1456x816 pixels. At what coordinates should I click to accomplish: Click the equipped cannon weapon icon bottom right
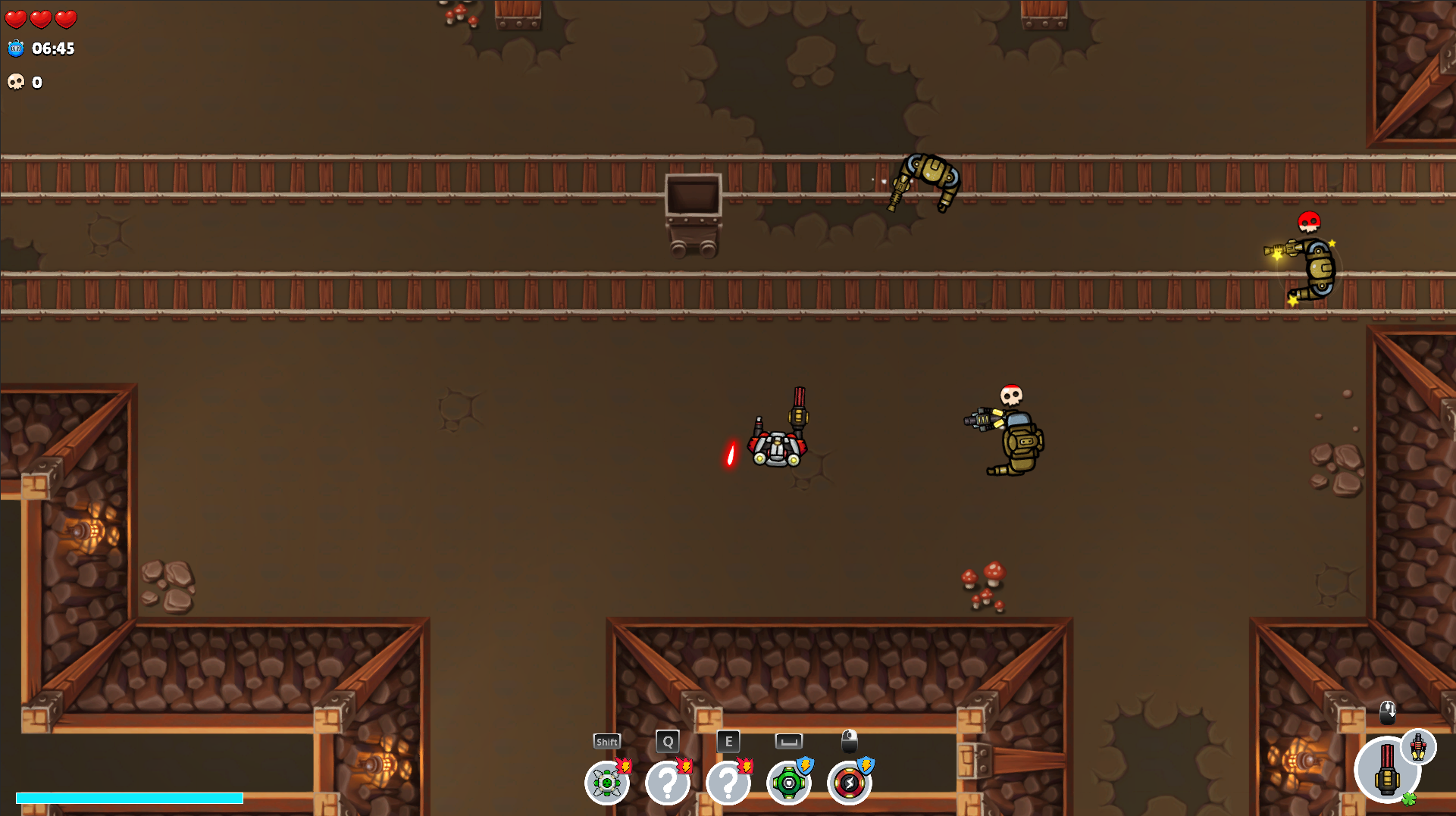point(1389,770)
